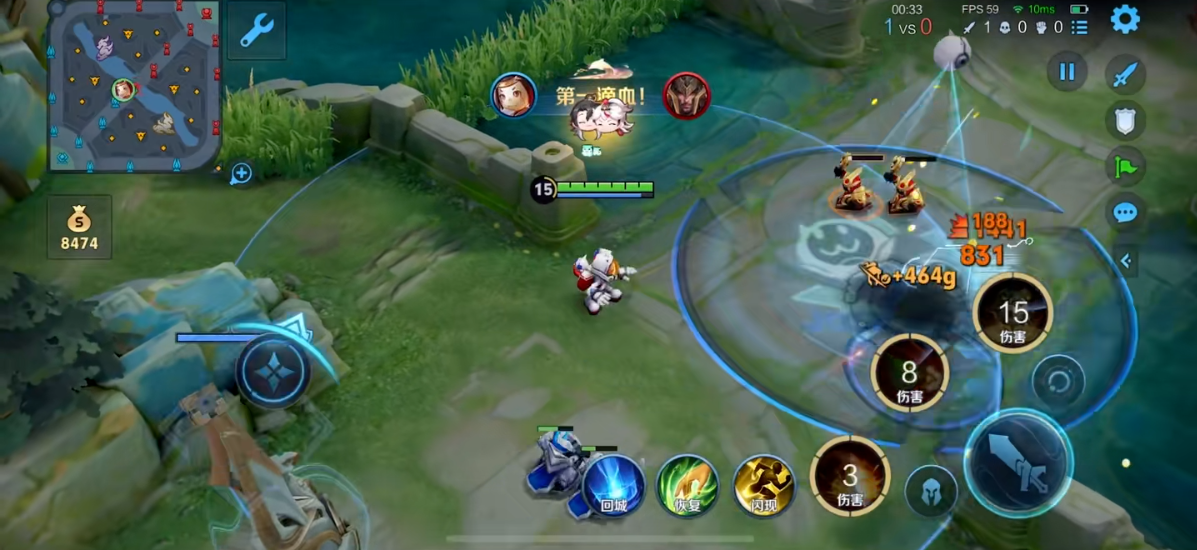
Task: Open the chat speech-bubble button
Action: (x=1125, y=212)
